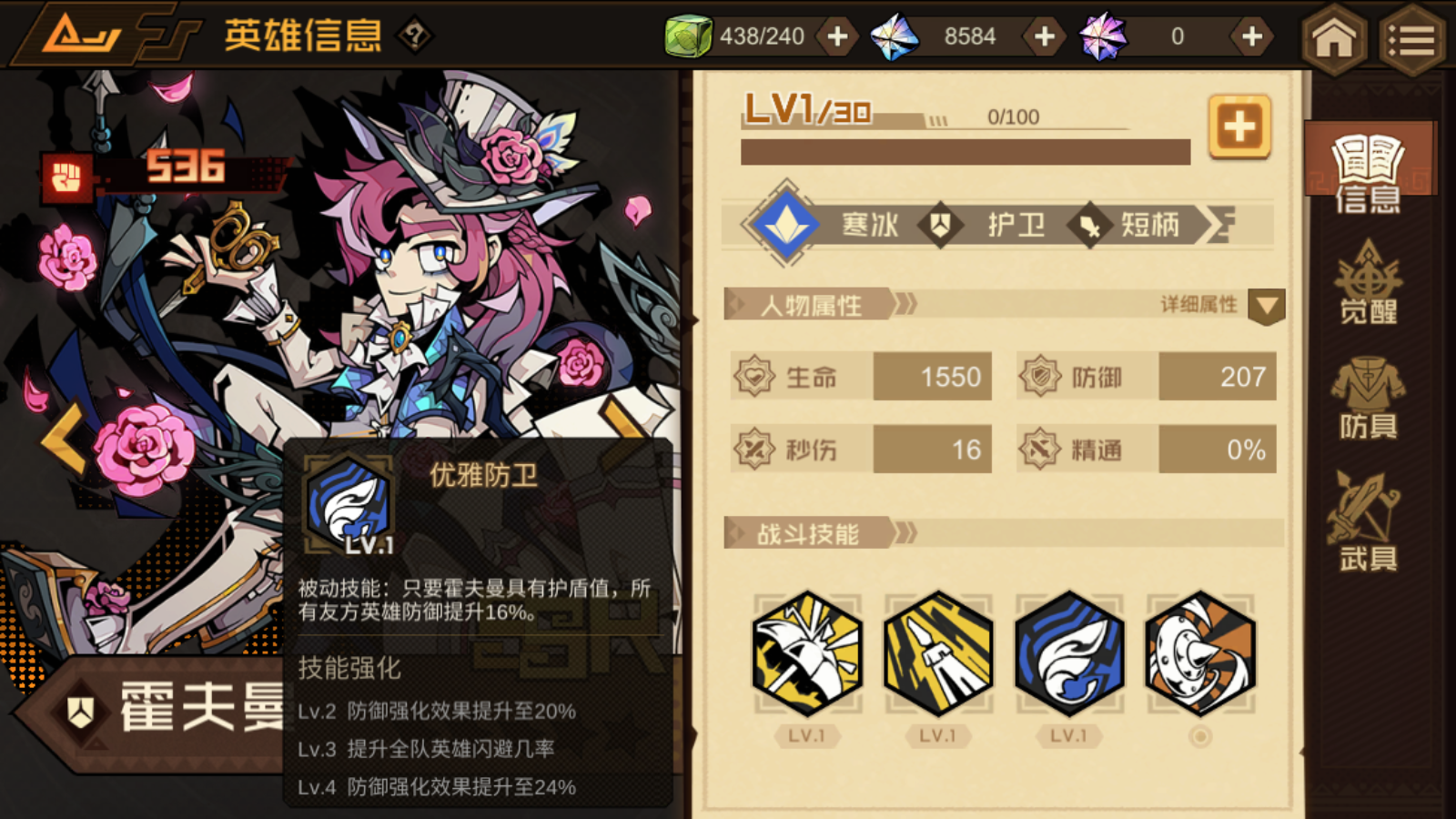Add crystal shard currency with its plus button
The image size is (1456, 819).
click(x=1043, y=36)
